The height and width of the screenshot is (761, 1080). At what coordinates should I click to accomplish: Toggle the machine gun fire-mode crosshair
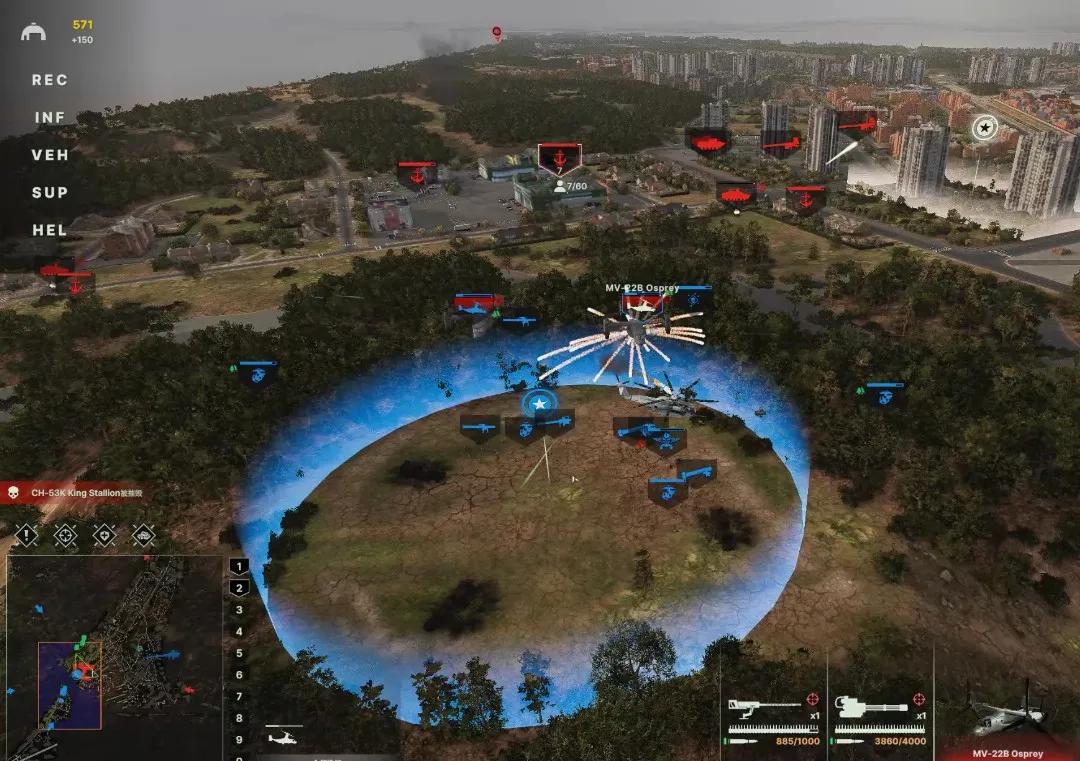pos(810,699)
